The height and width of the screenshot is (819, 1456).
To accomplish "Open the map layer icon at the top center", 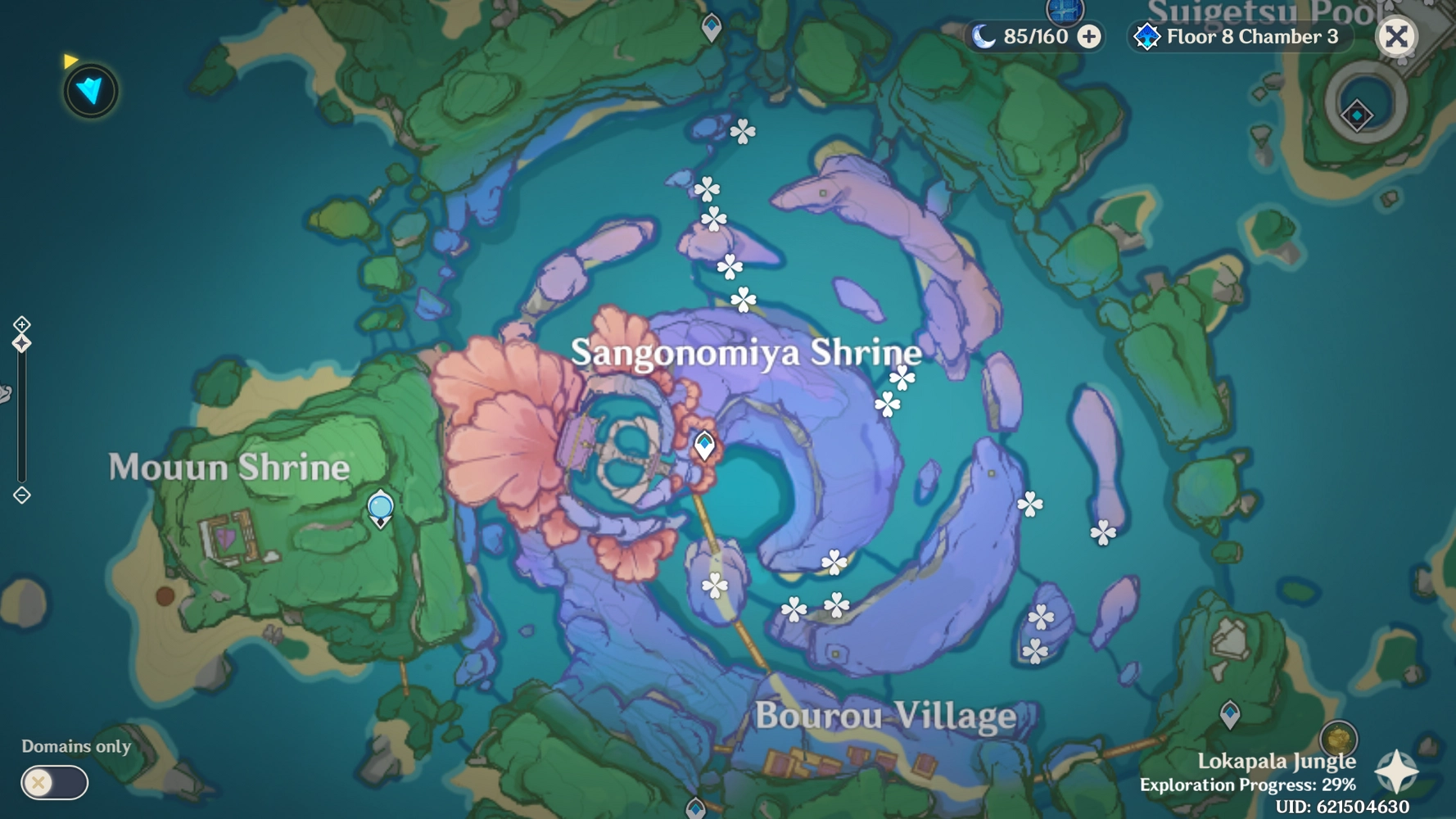I will 1065,12.
